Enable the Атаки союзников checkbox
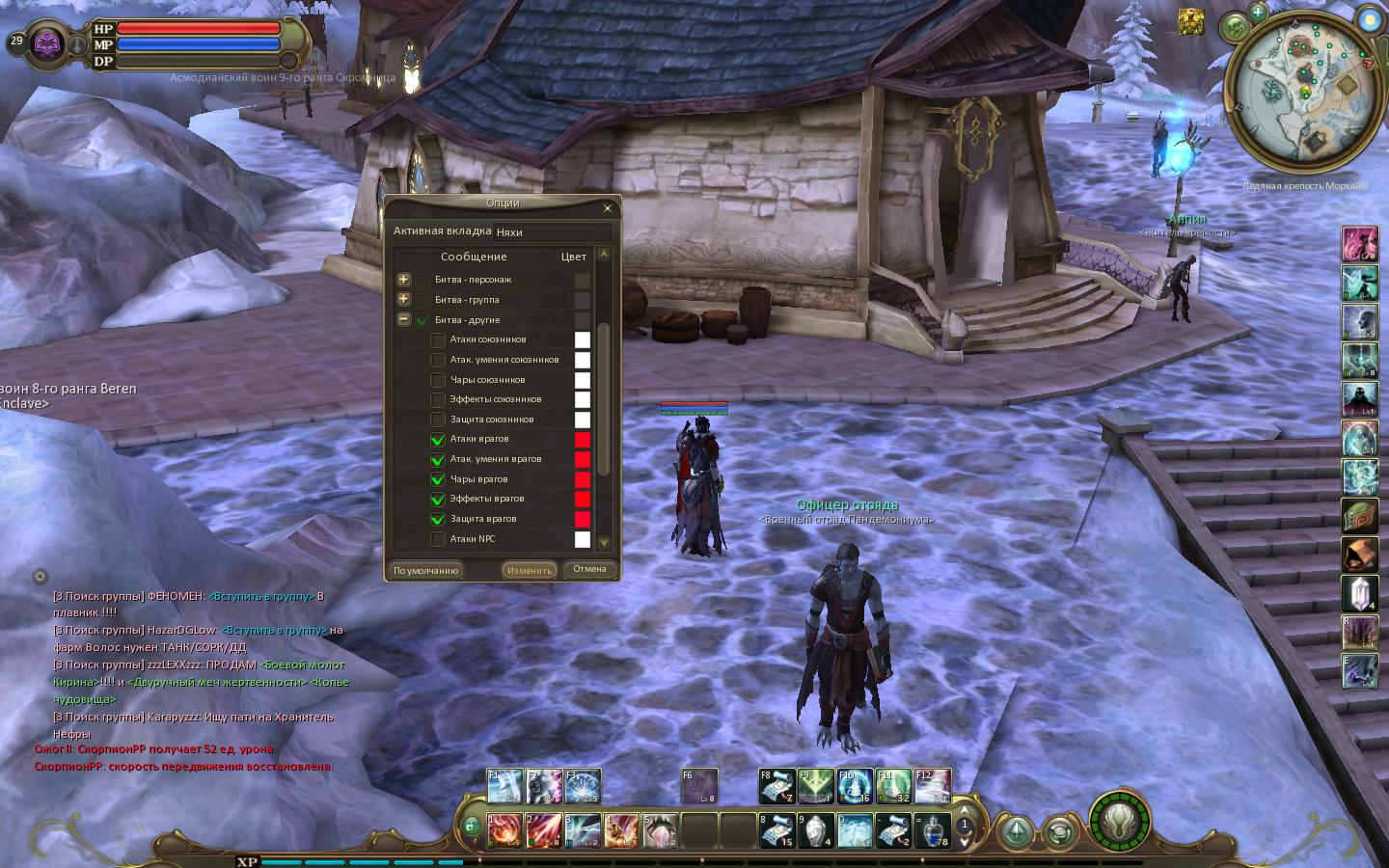This screenshot has height=868, width=1389. point(438,339)
